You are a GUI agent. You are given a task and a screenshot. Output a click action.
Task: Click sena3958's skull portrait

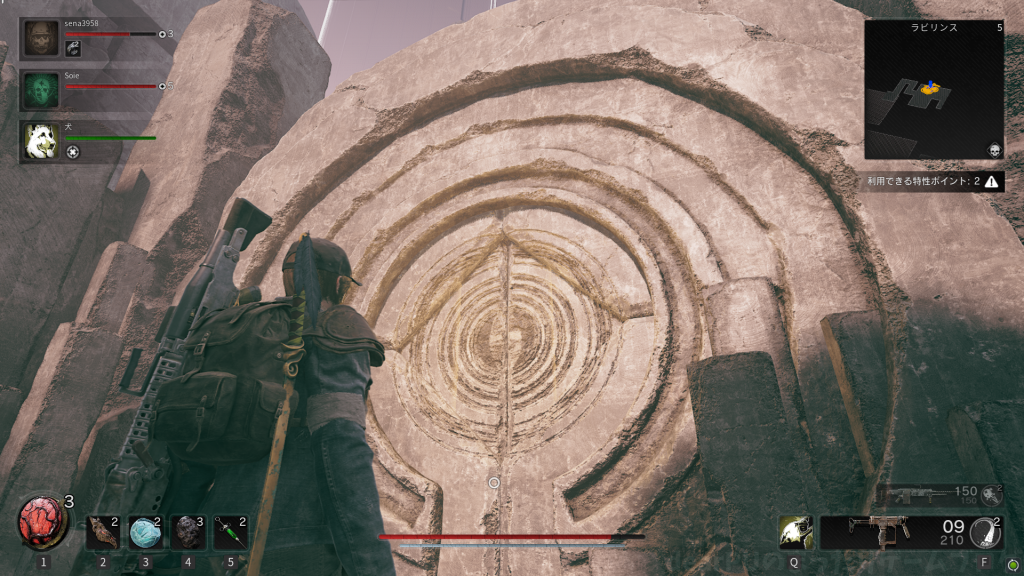point(41,38)
